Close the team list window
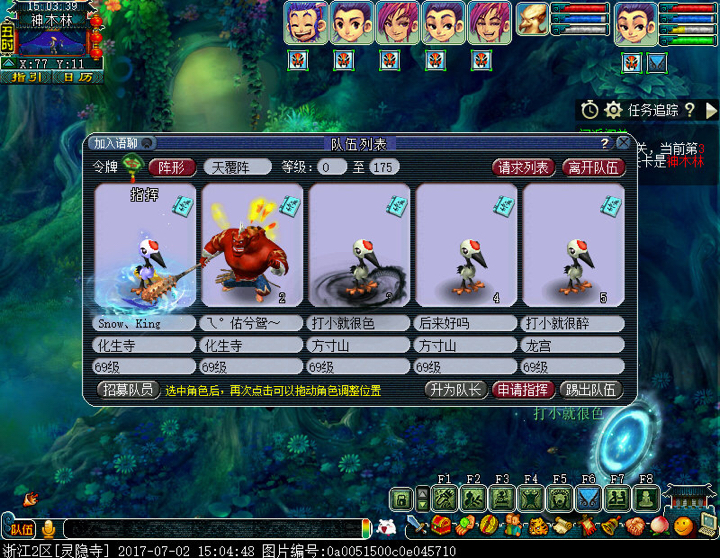Screen dimensions: 720x558 coord(623,143)
